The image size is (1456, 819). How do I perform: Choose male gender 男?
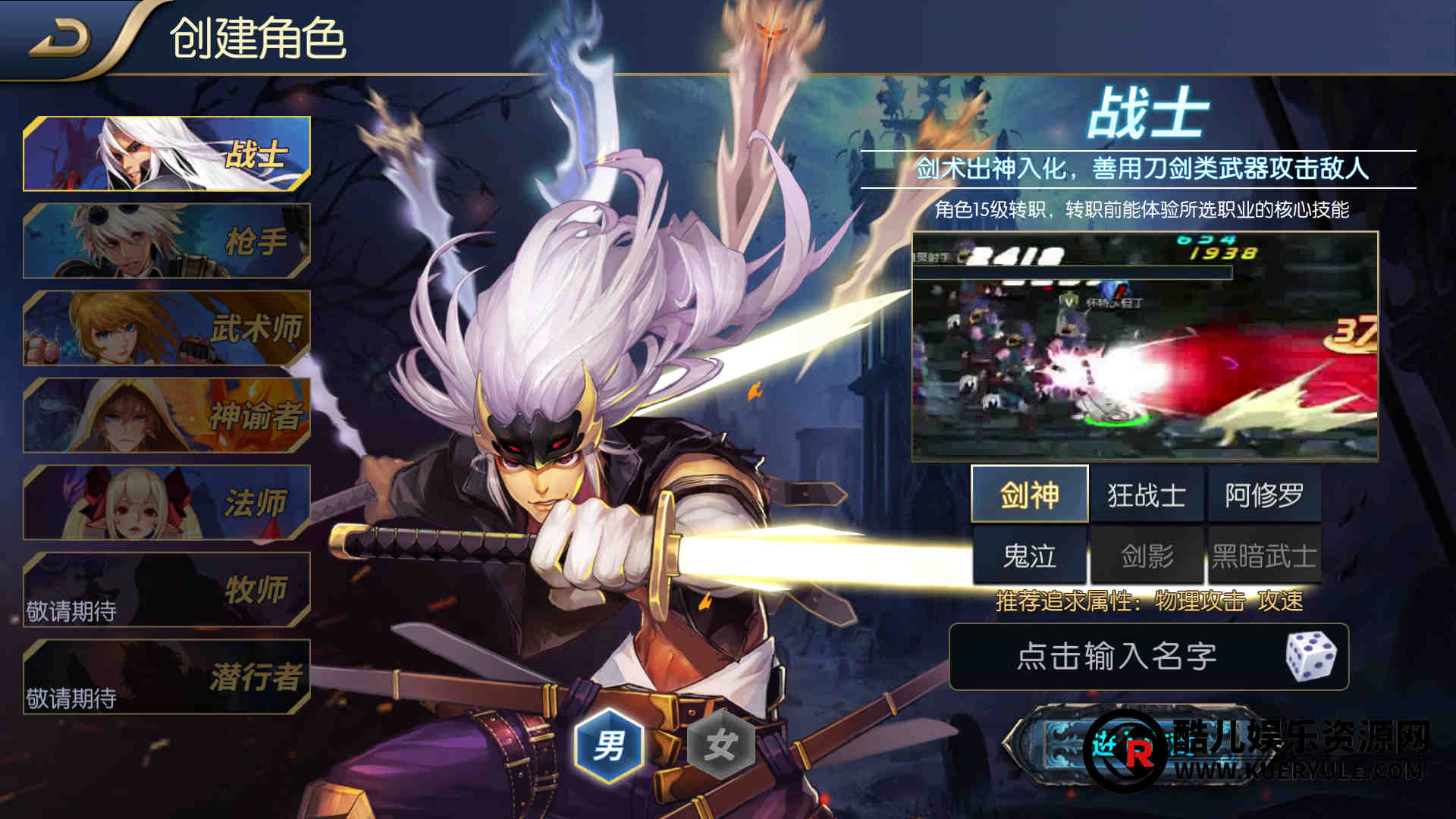click(x=609, y=745)
